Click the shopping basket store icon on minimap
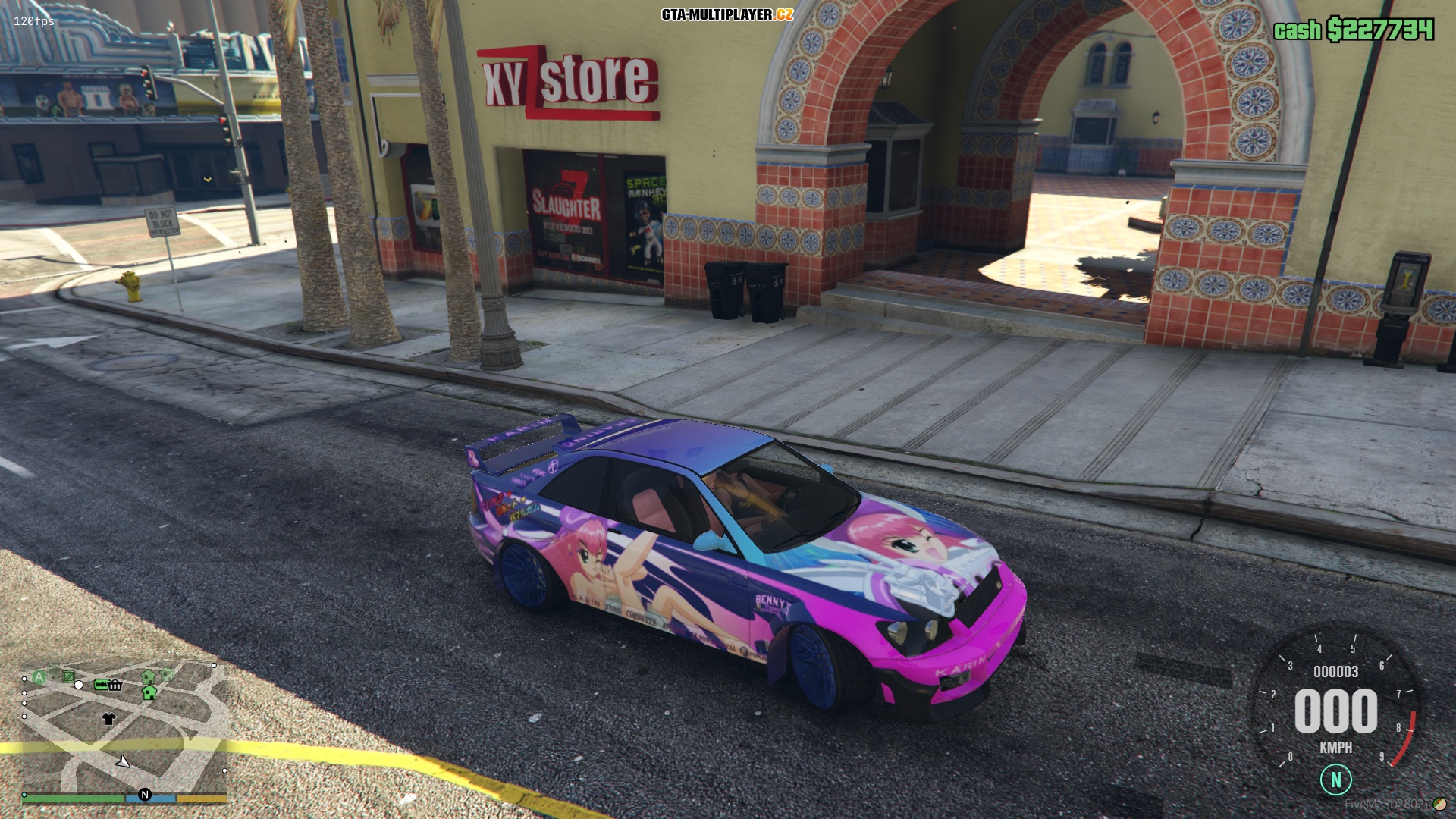Image resolution: width=1456 pixels, height=819 pixels. click(x=115, y=685)
